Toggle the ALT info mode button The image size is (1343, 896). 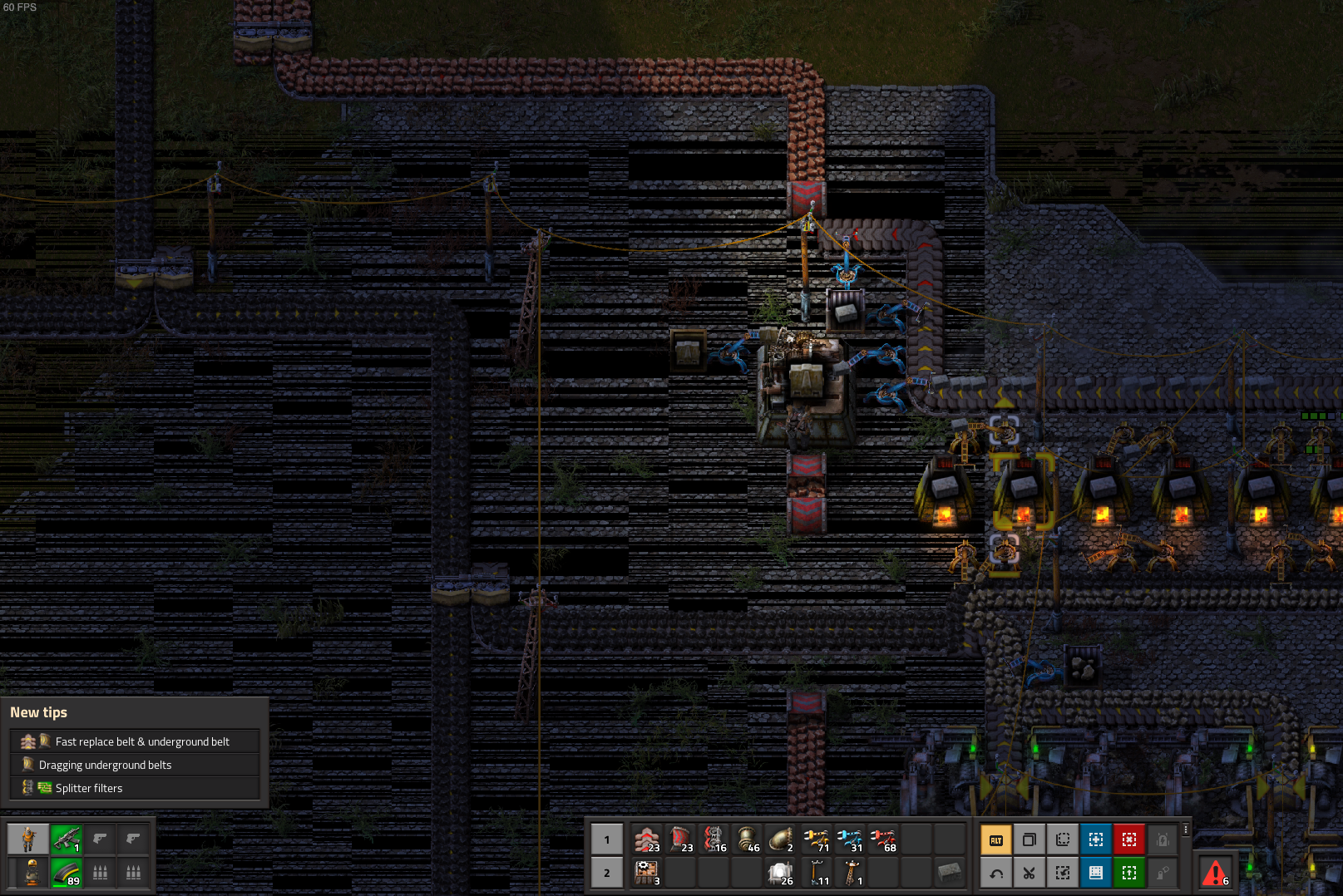click(x=995, y=840)
